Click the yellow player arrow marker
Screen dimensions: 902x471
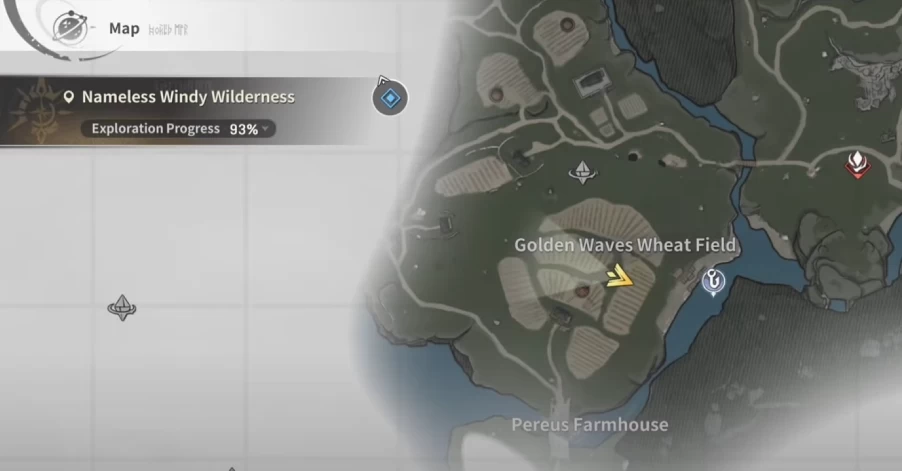tap(622, 277)
